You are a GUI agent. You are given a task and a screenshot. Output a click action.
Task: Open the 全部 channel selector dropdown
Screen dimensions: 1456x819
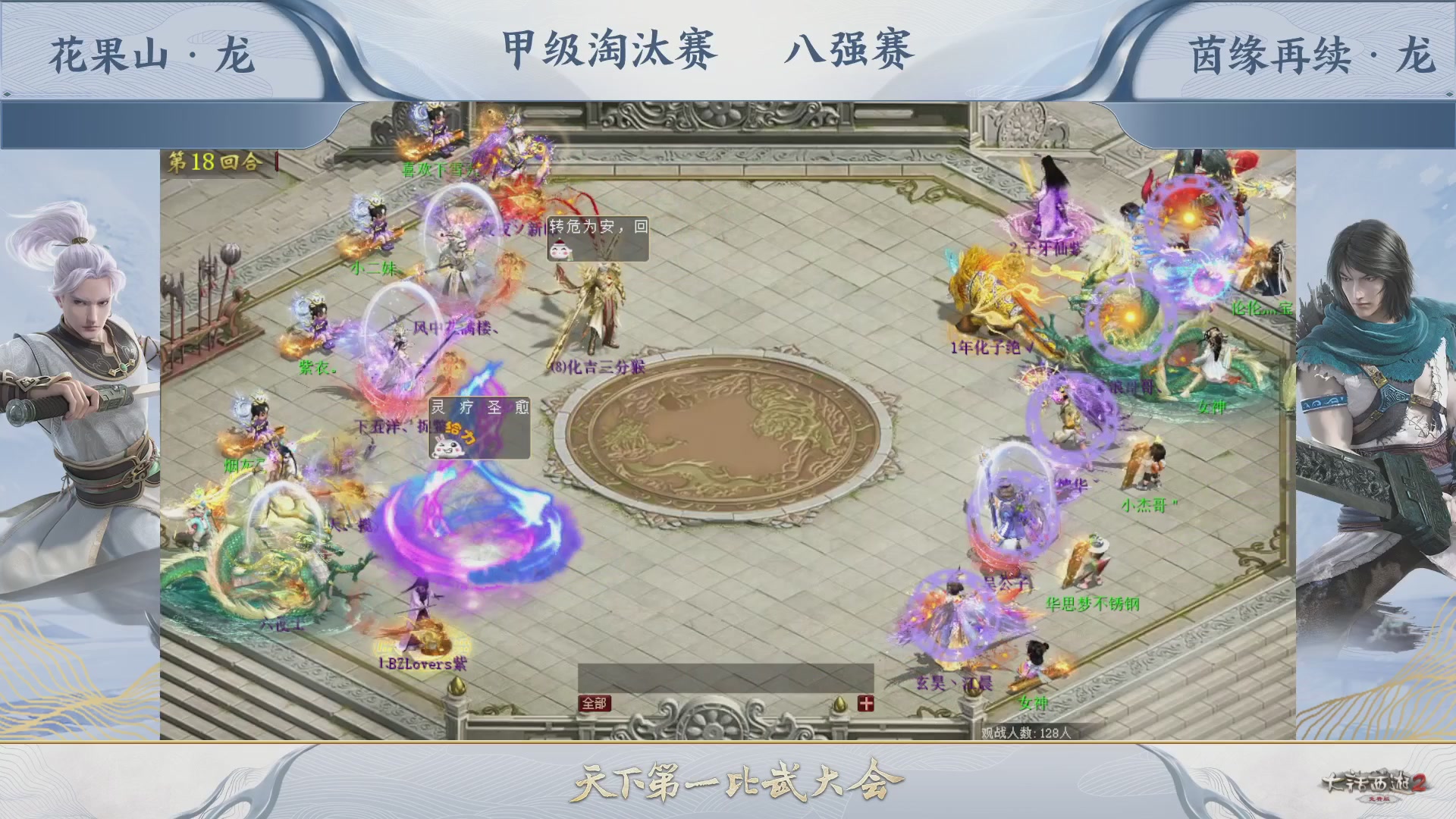(x=595, y=702)
